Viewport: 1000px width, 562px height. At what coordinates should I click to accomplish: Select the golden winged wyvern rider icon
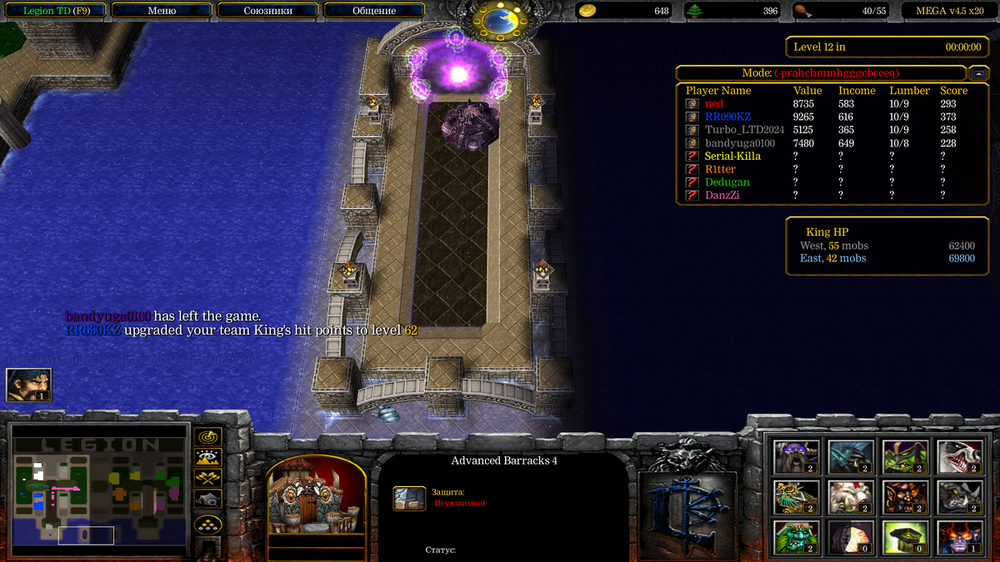796,496
